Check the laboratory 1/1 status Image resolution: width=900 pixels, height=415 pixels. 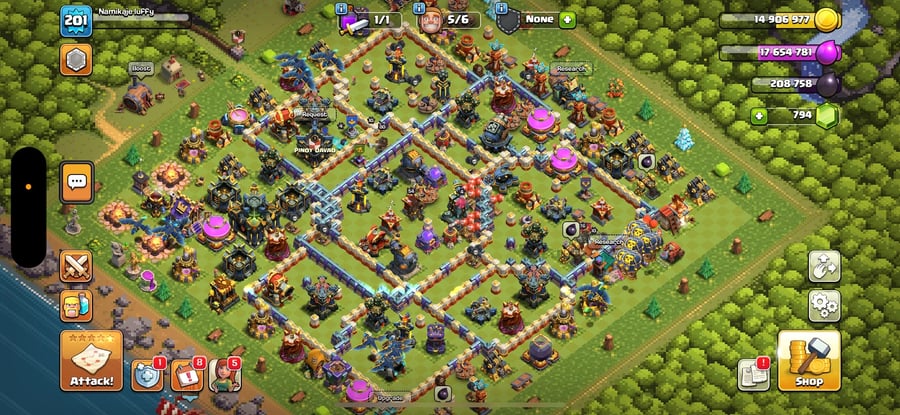[371, 20]
